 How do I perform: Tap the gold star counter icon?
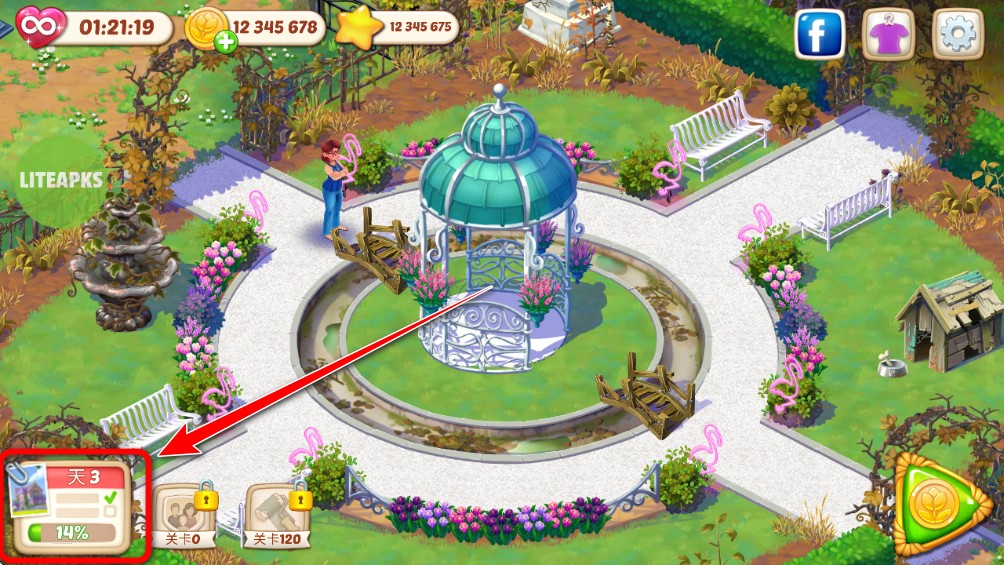click(x=356, y=27)
